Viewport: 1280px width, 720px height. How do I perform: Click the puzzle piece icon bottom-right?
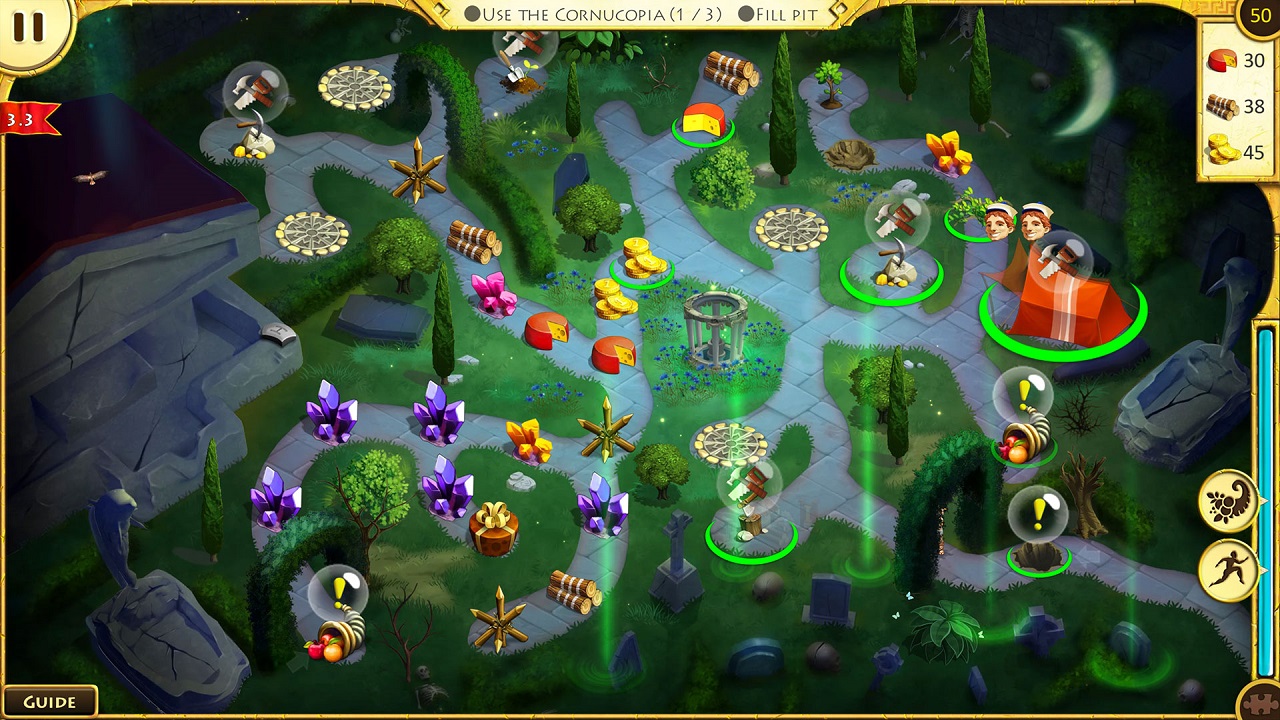1261,703
